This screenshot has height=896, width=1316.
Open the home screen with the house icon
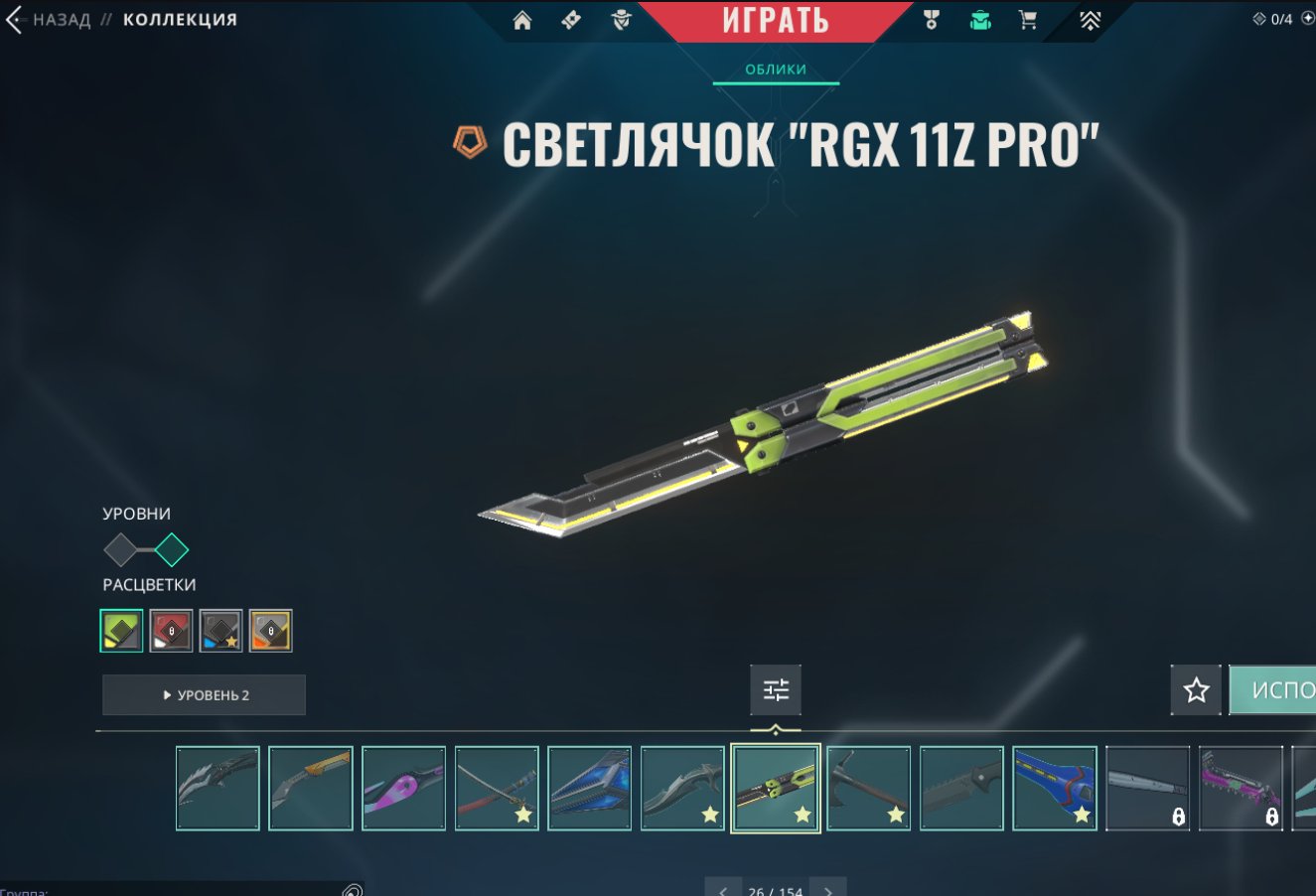click(x=523, y=19)
